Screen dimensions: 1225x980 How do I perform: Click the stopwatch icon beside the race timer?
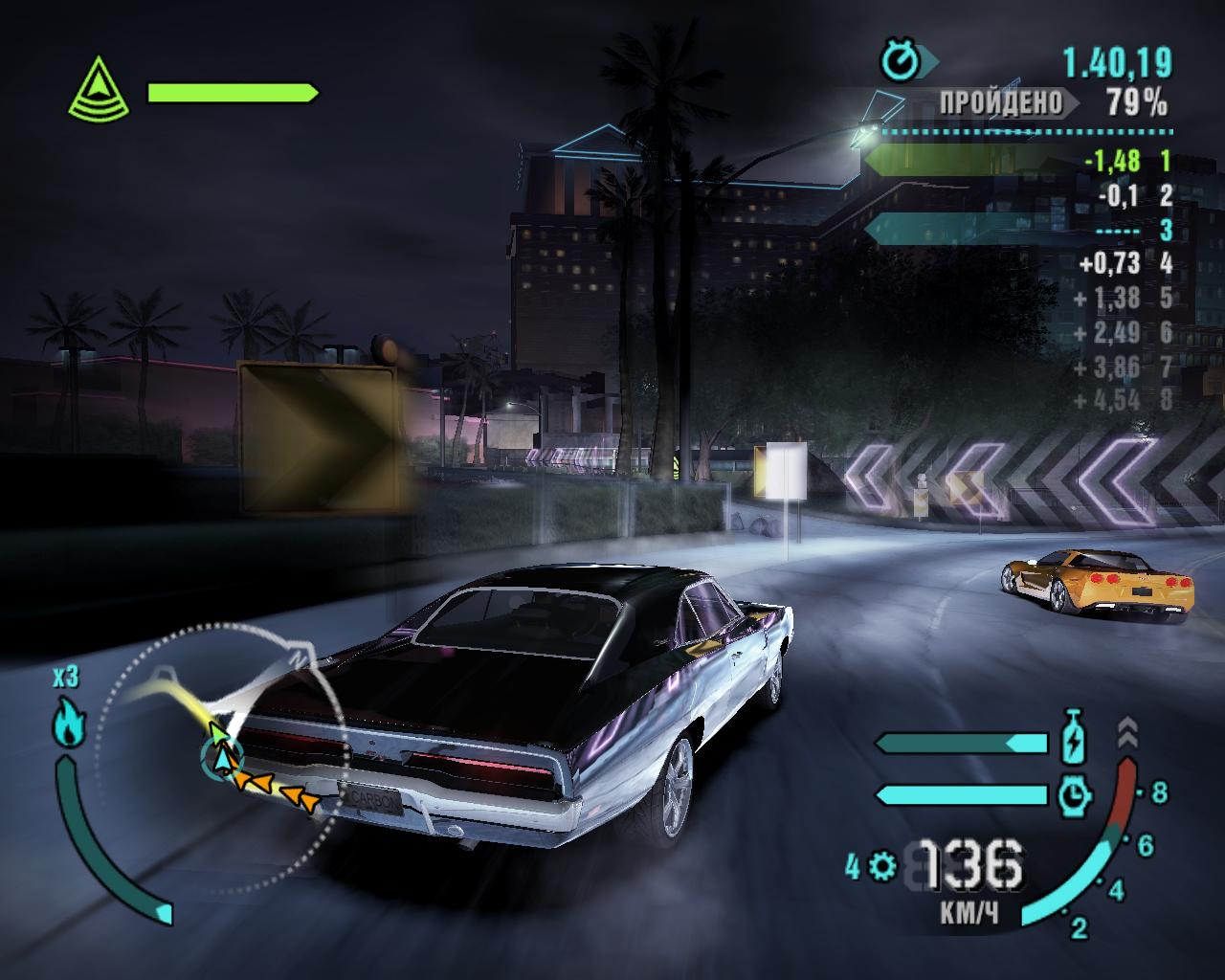[900, 63]
